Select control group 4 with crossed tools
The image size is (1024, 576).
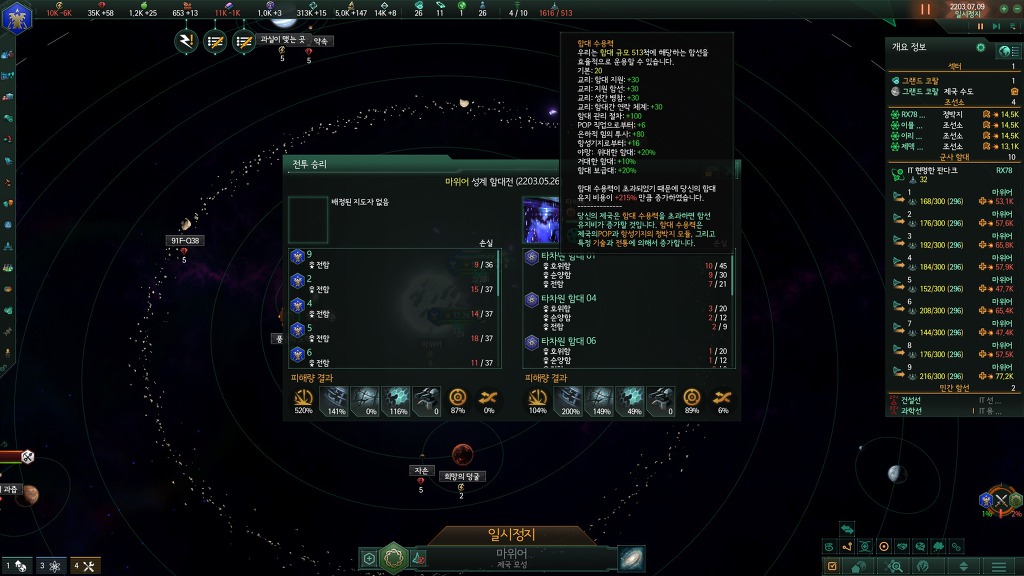[83, 566]
